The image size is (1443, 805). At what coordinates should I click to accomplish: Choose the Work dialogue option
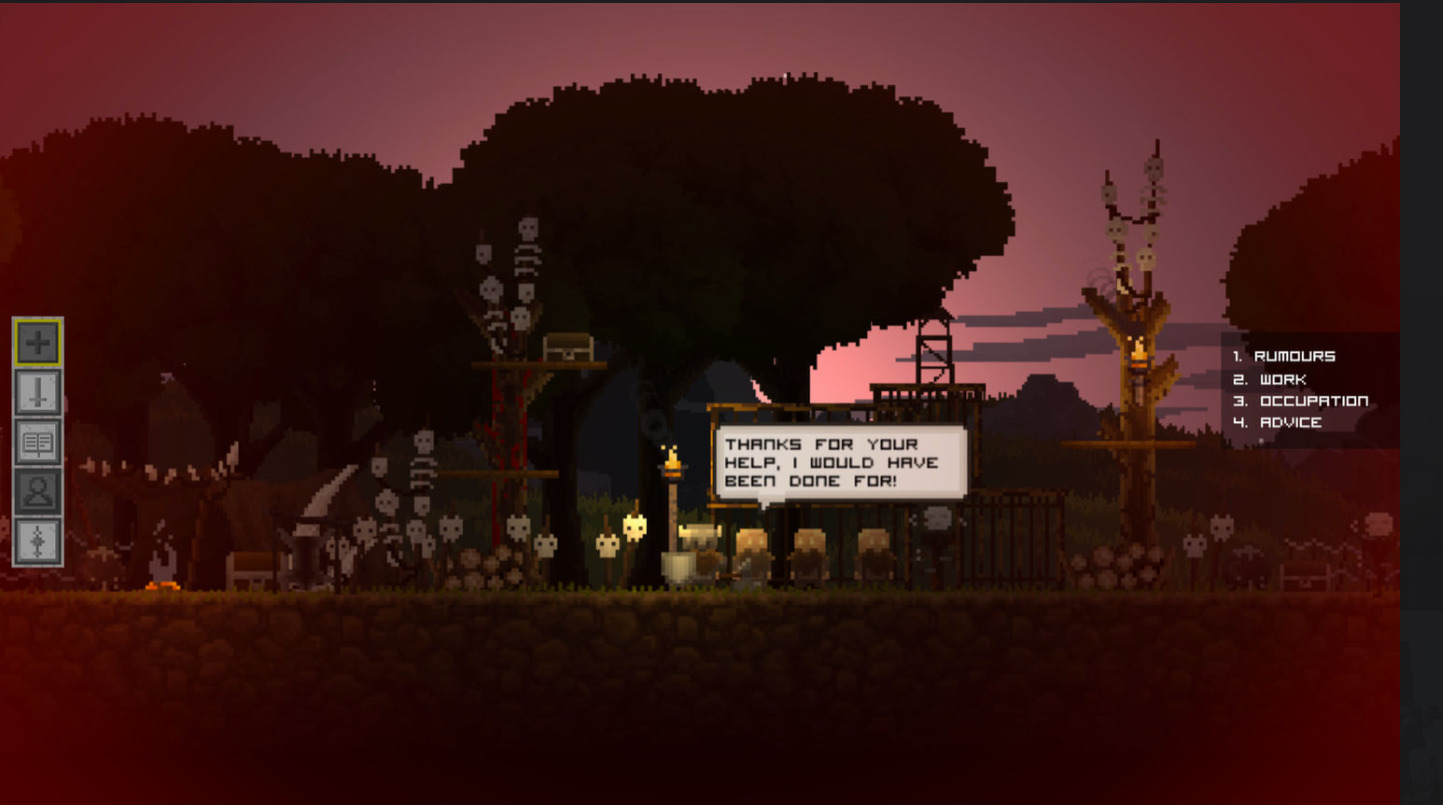pyautogui.click(x=1282, y=379)
